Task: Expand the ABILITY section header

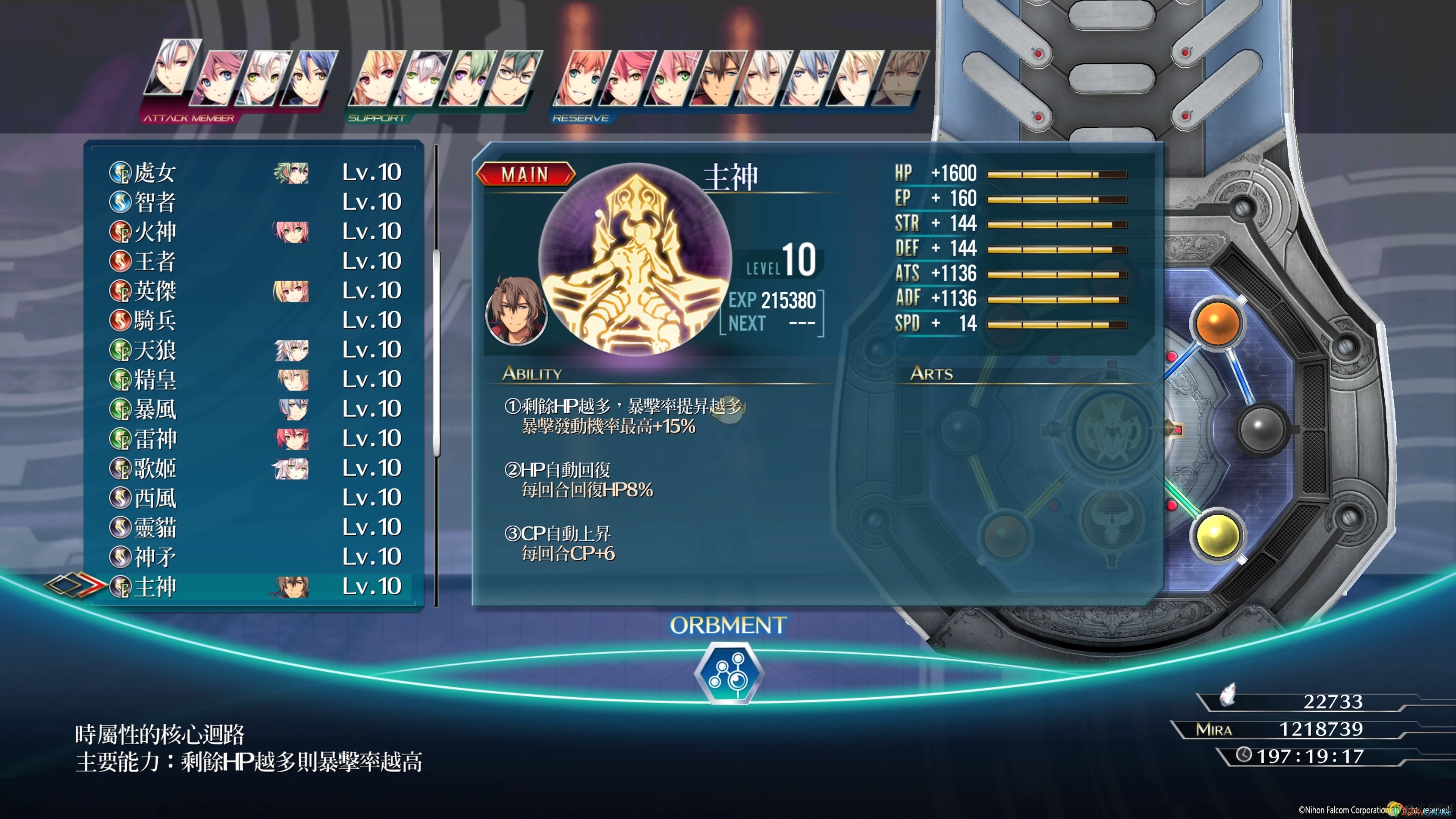Action: click(532, 373)
